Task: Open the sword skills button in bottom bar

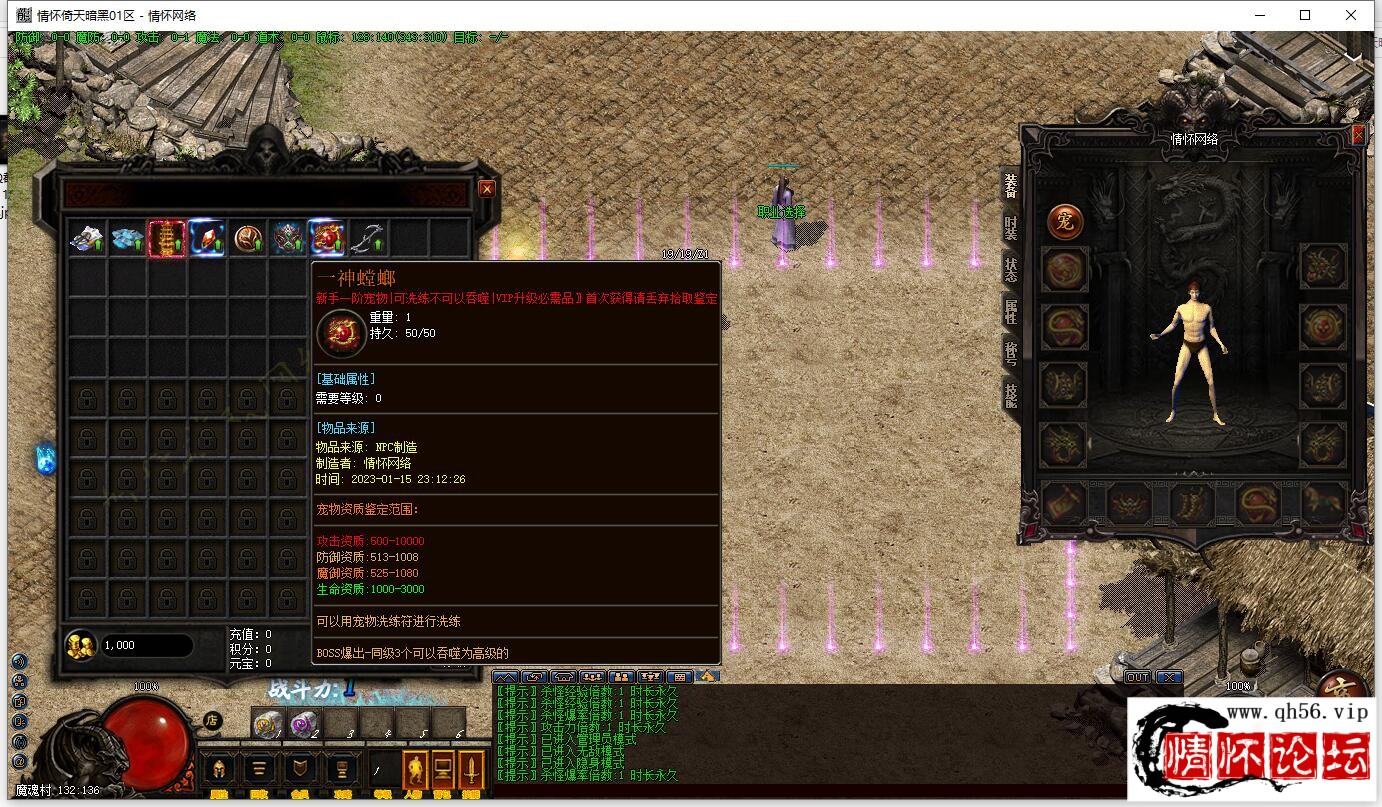Action: (470, 770)
